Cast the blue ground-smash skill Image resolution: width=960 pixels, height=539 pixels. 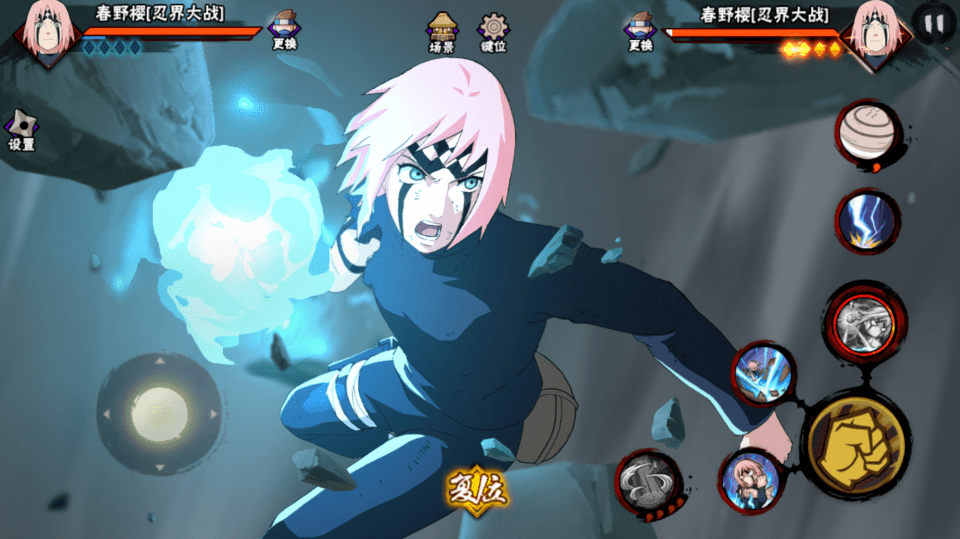[x=763, y=374]
